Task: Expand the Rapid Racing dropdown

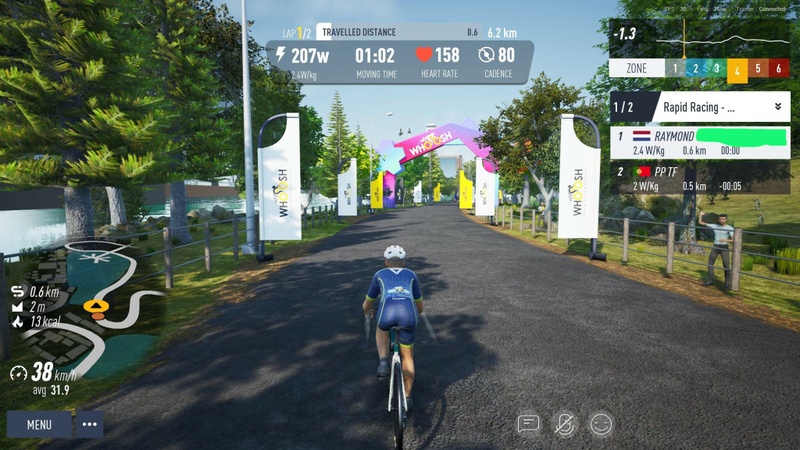Action: 777,106
